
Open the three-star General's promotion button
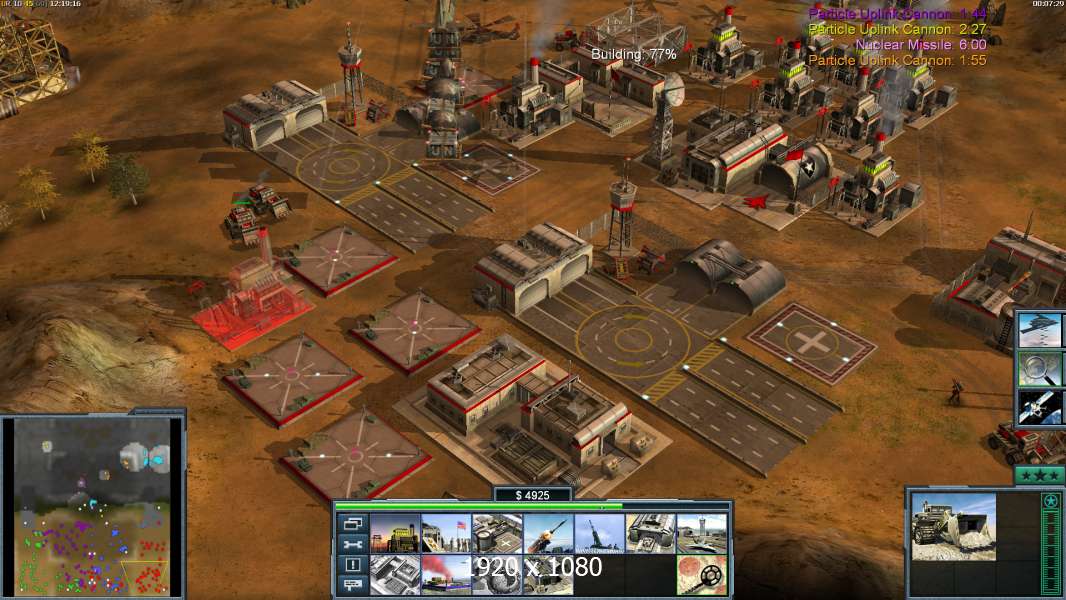click(1039, 475)
